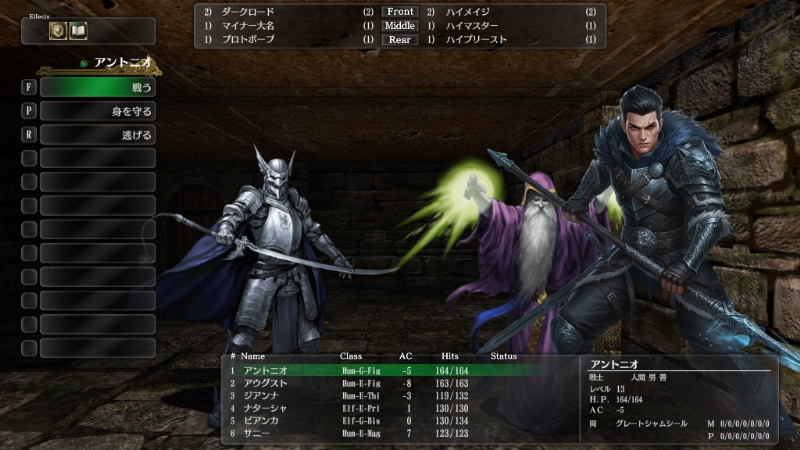Click the open book effect icon
This screenshot has width=800, height=450.
pyautogui.click(x=78, y=31)
